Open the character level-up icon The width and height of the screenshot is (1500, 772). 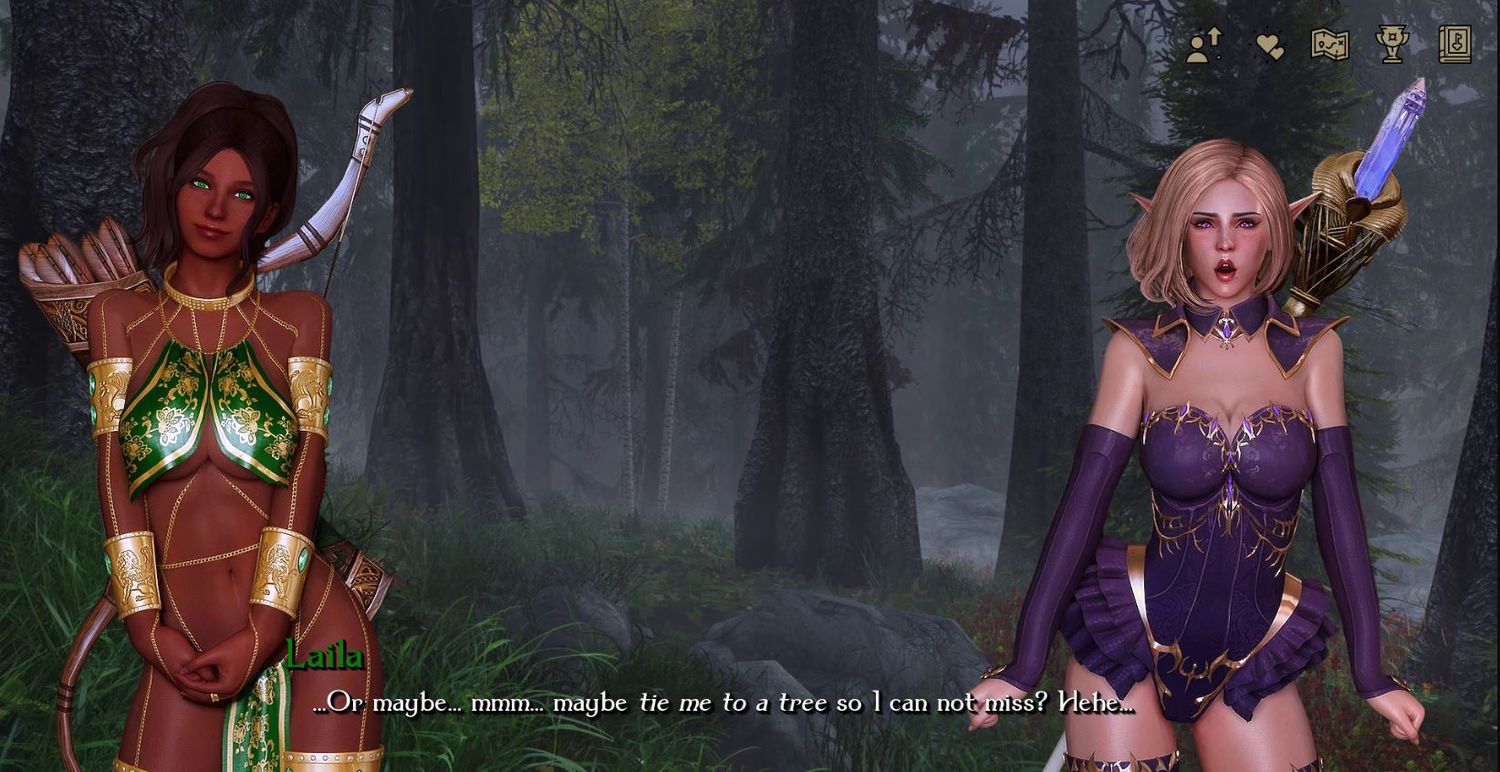(x=1205, y=45)
